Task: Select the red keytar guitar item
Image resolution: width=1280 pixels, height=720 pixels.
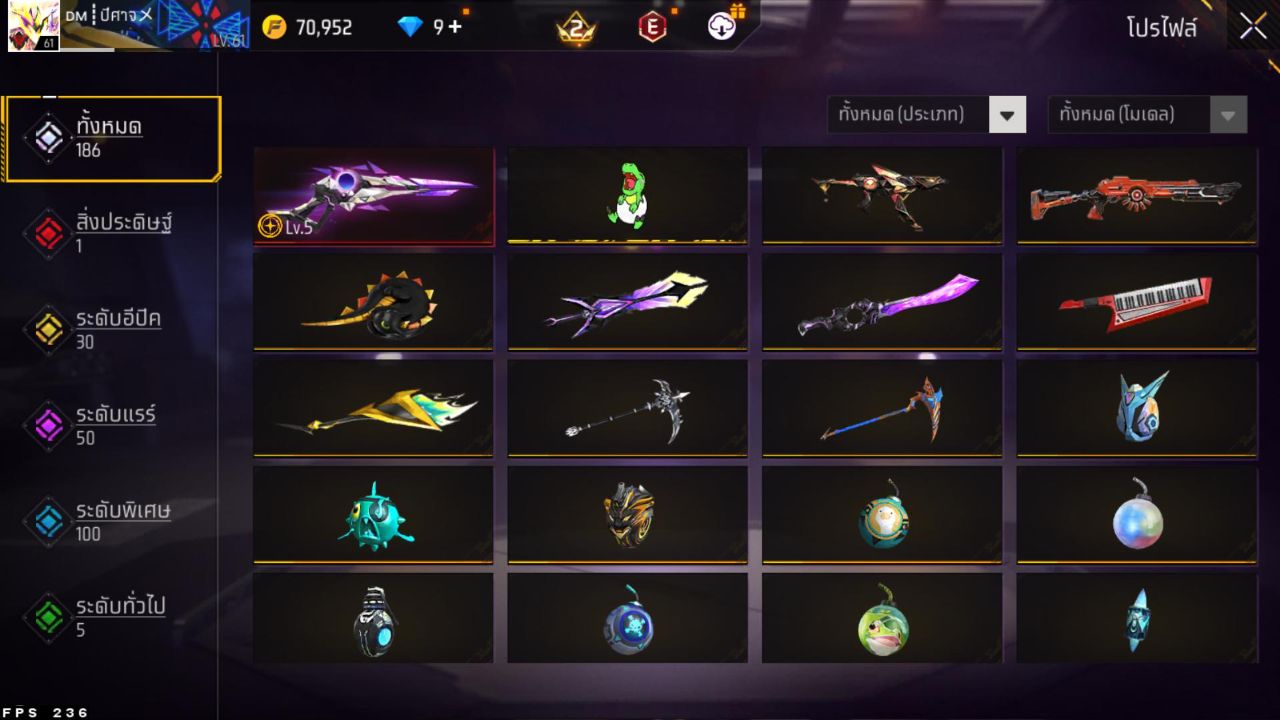Action: pos(1136,302)
